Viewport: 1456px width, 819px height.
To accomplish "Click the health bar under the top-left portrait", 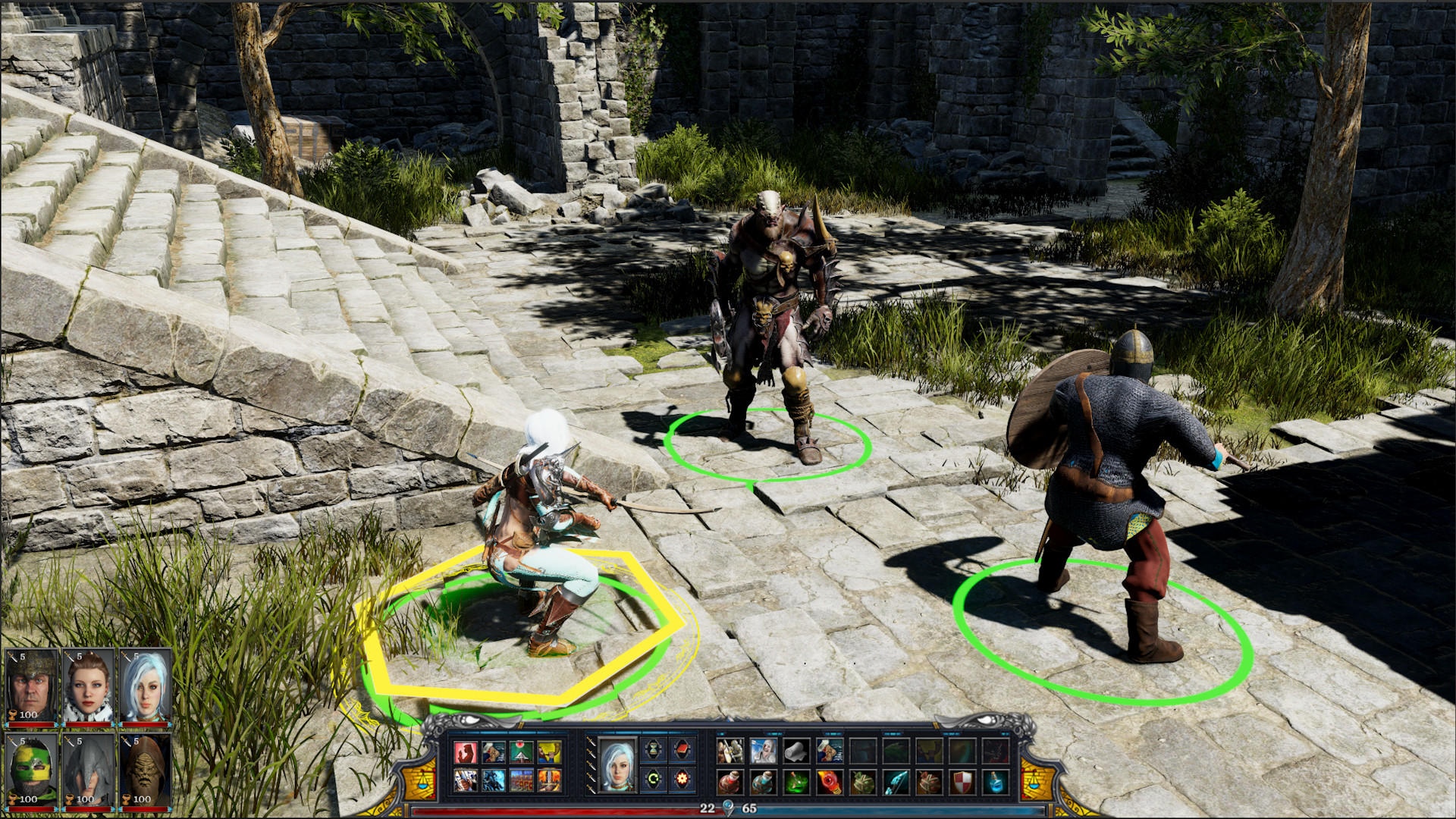I will (30, 723).
